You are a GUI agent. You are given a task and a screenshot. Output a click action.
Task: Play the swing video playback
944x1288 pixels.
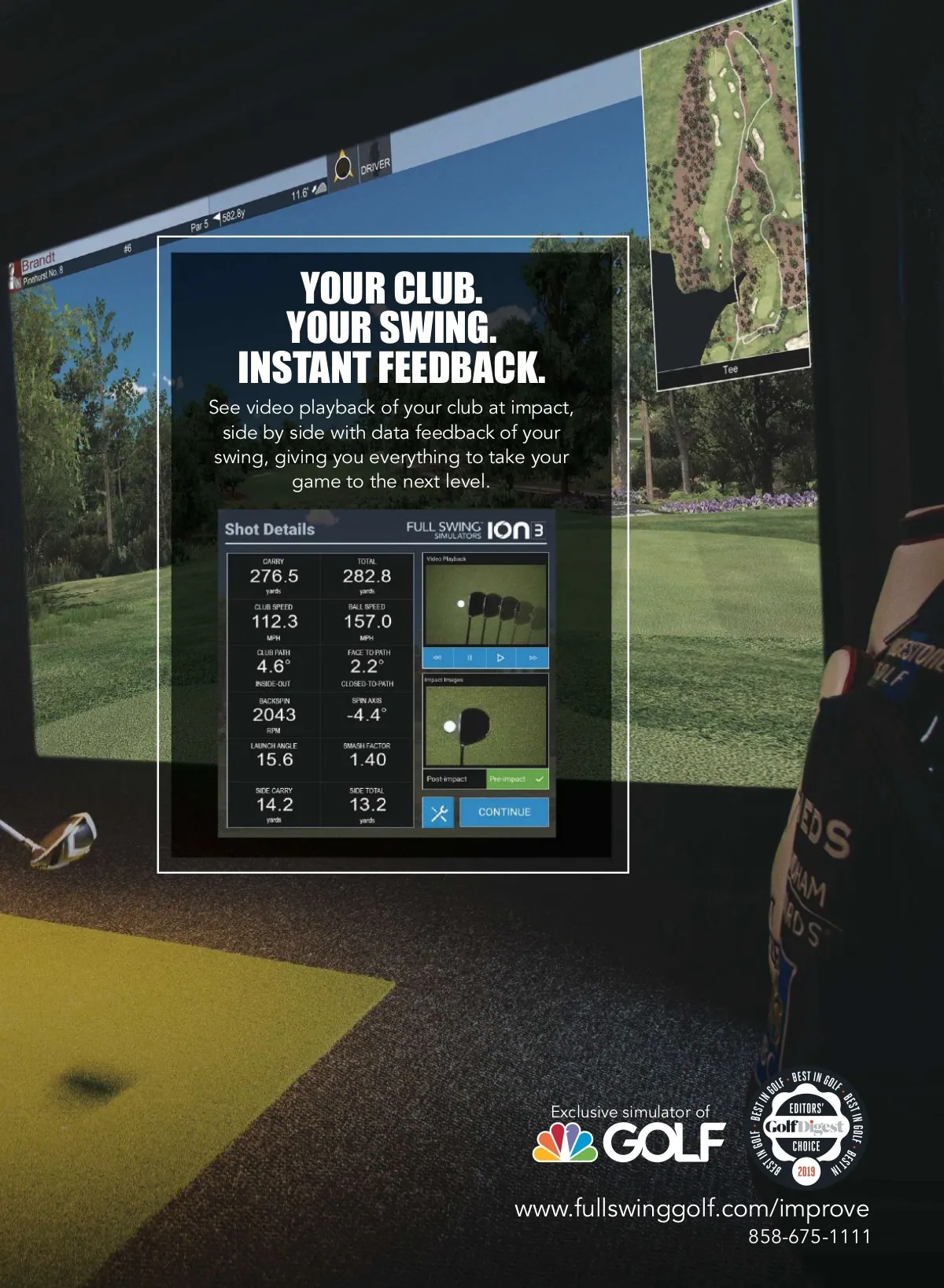coord(500,657)
